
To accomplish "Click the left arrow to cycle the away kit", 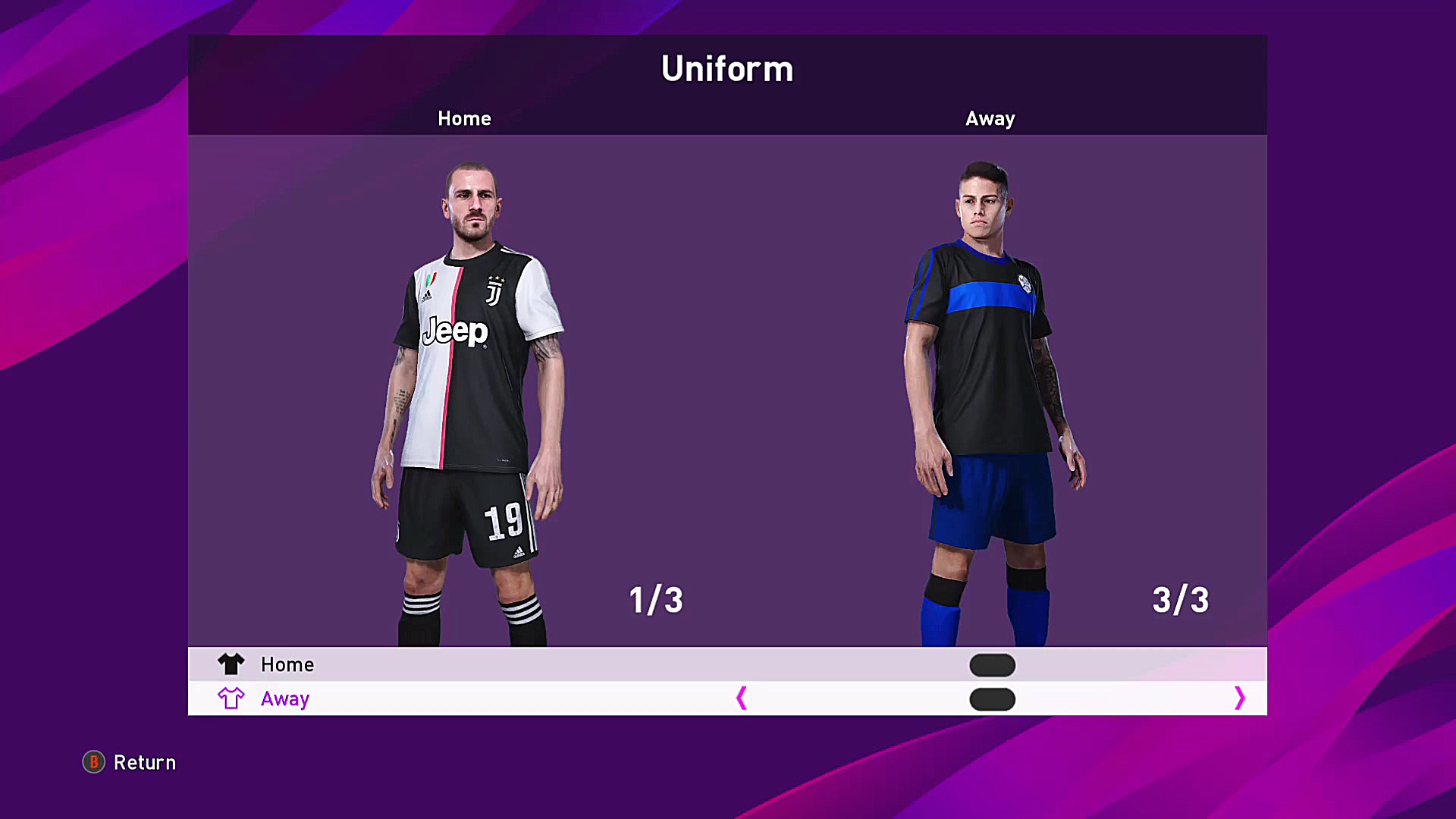I will [742, 698].
